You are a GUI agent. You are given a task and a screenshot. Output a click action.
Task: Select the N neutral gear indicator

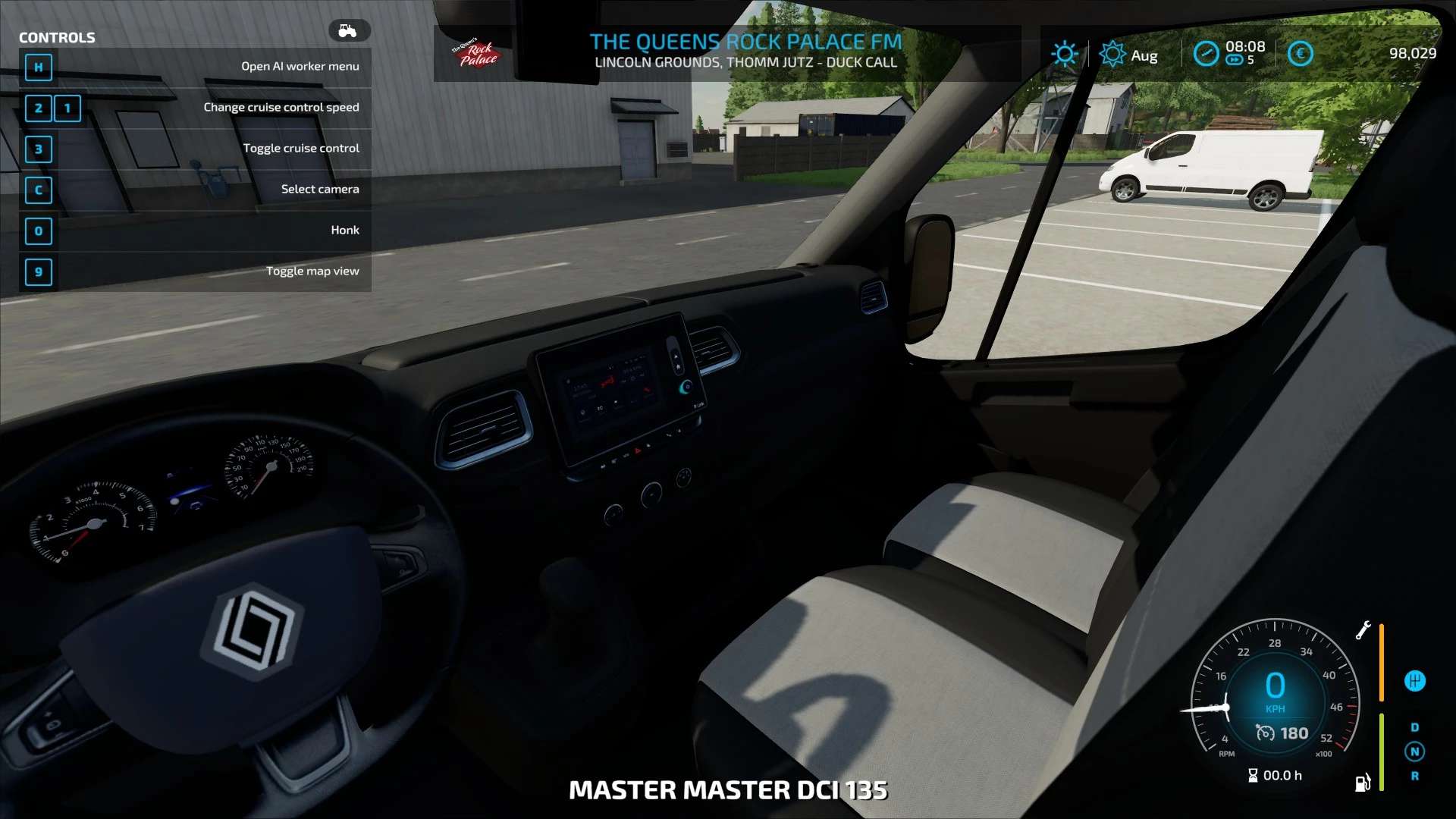tap(1414, 752)
